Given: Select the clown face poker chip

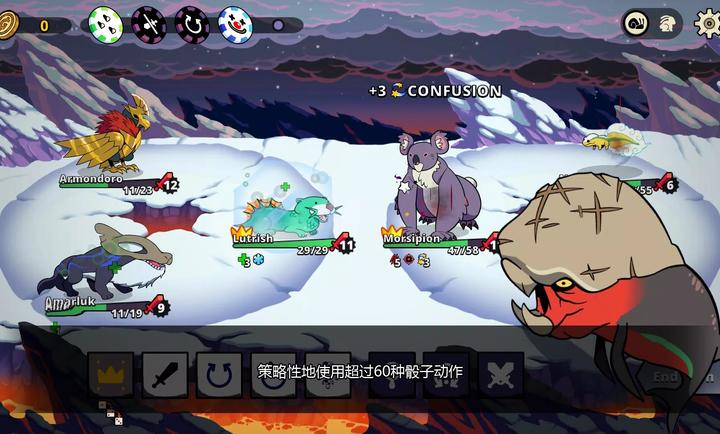Looking at the screenshot, I should pos(235,22).
